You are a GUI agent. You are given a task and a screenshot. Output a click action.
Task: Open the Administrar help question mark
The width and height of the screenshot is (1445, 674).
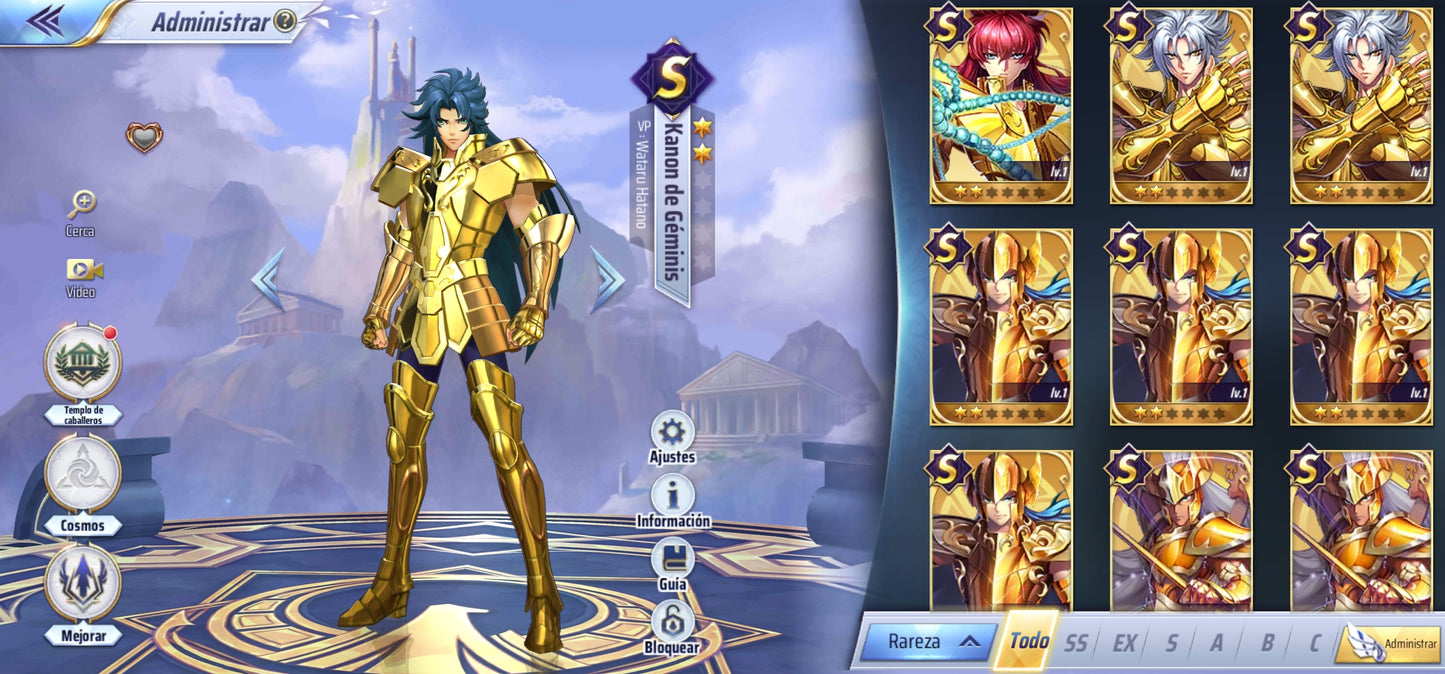[285, 21]
